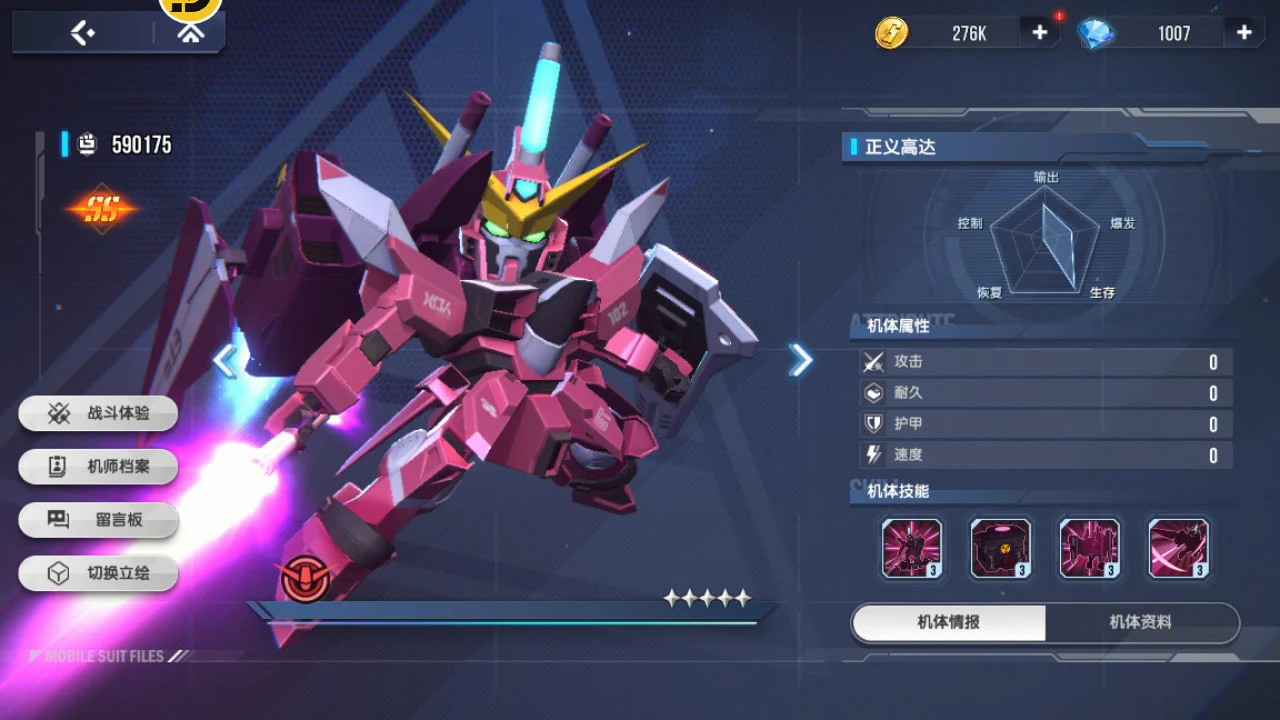This screenshot has width=1280, height=720.
Task: Add more diamonds with the plus button
Action: pyautogui.click(x=1244, y=33)
